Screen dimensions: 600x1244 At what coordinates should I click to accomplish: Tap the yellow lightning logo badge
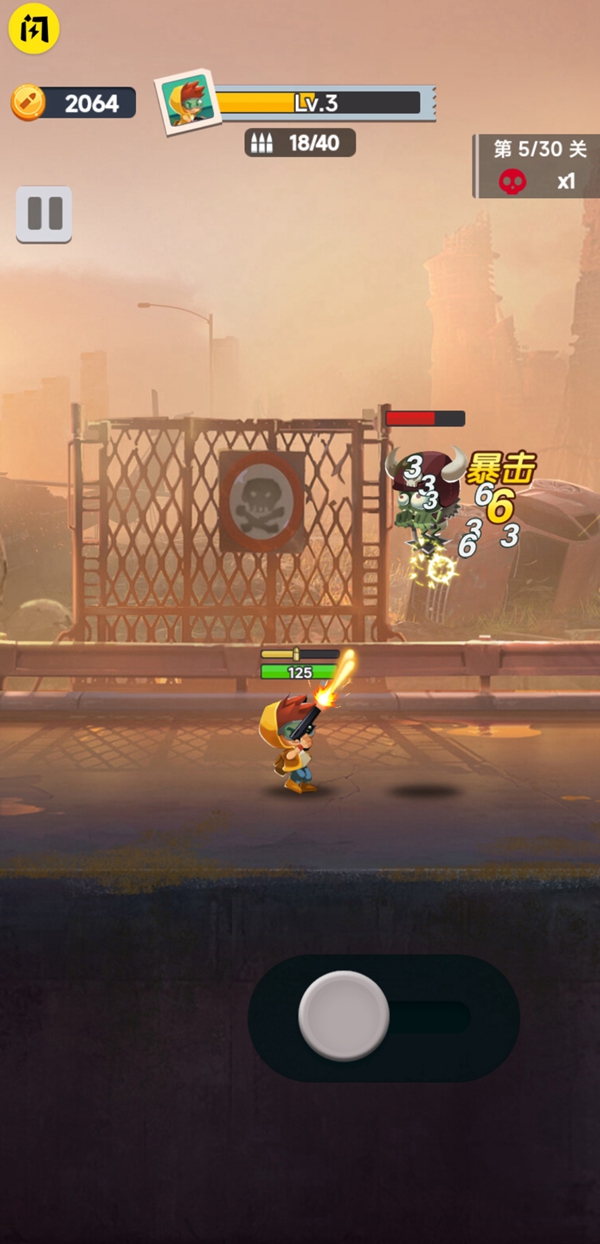[34, 29]
